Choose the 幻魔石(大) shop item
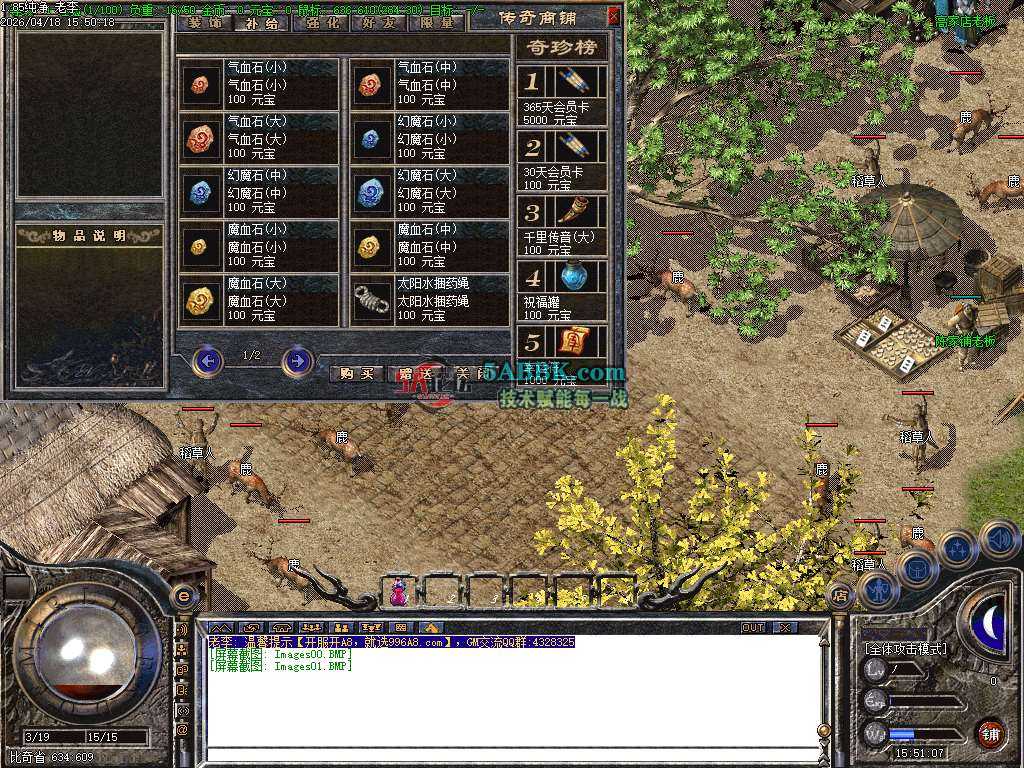The image size is (1024, 768). (x=430, y=192)
